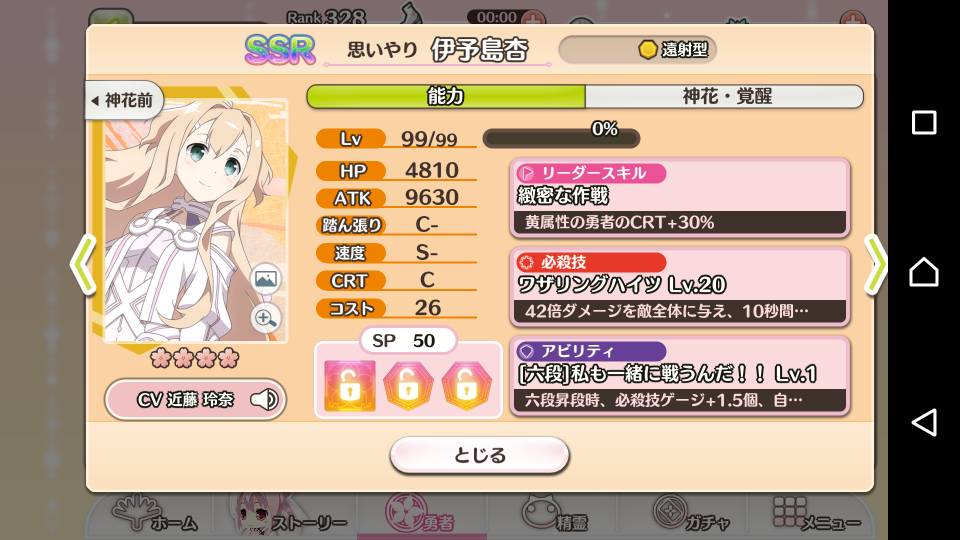View the 必殺技 ワザリングハイツ details
This screenshot has width=960, height=540.
tap(680, 286)
